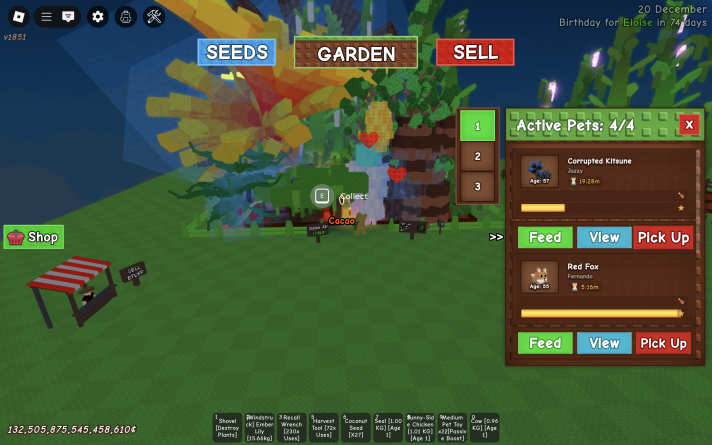Feed the Red Fox
The width and height of the screenshot is (712, 445).
(545, 343)
